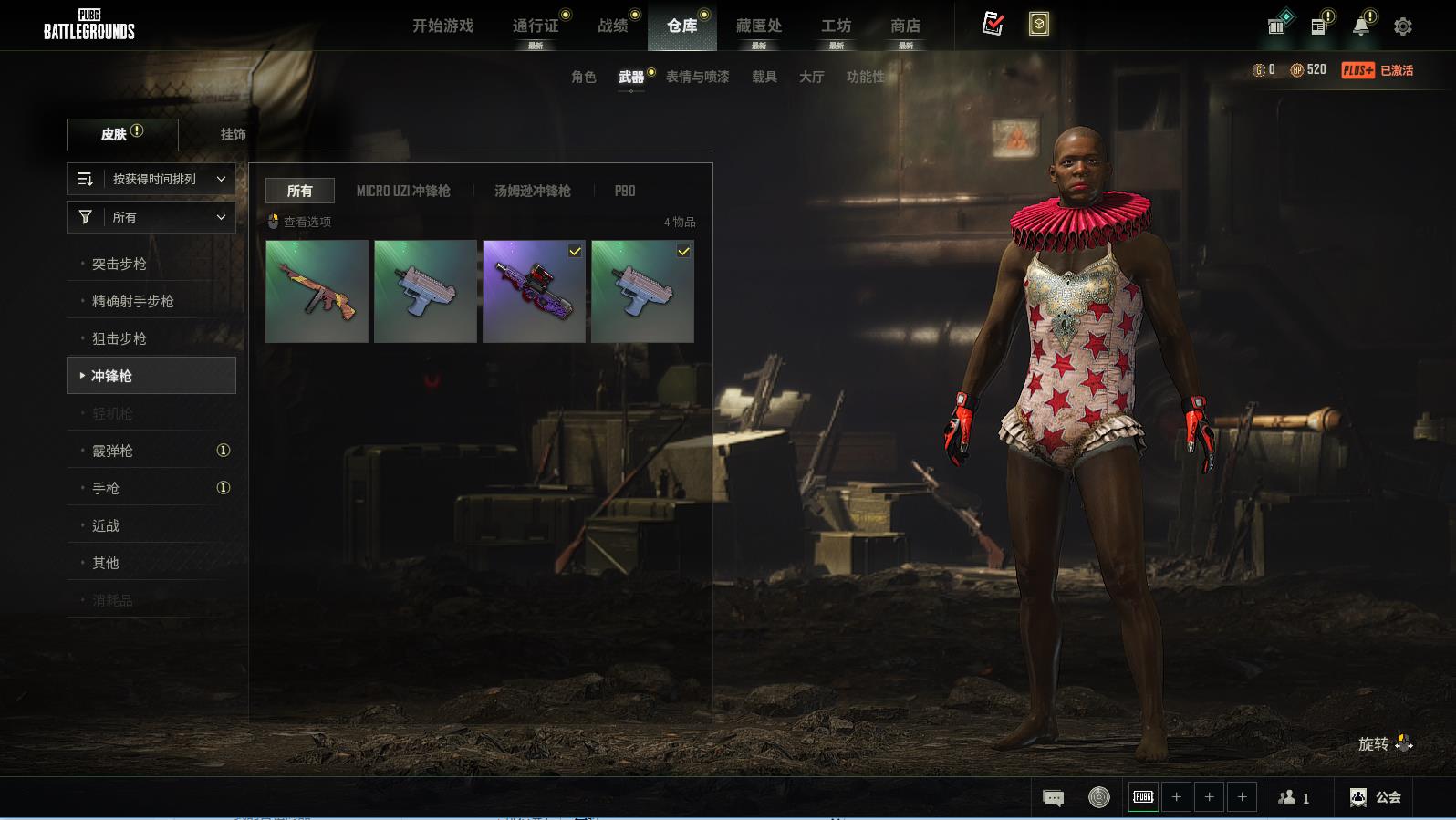Go to the 商店 store
Screen dimensions: 1456x820
(905, 26)
